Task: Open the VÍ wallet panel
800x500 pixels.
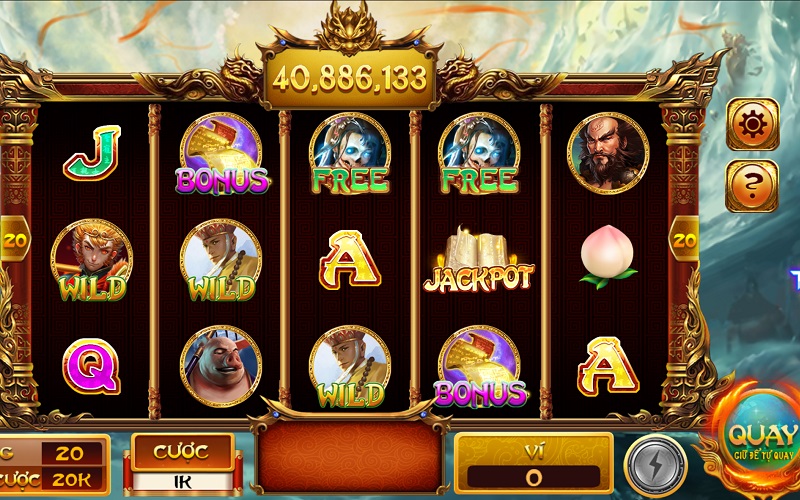Action: (533, 464)
